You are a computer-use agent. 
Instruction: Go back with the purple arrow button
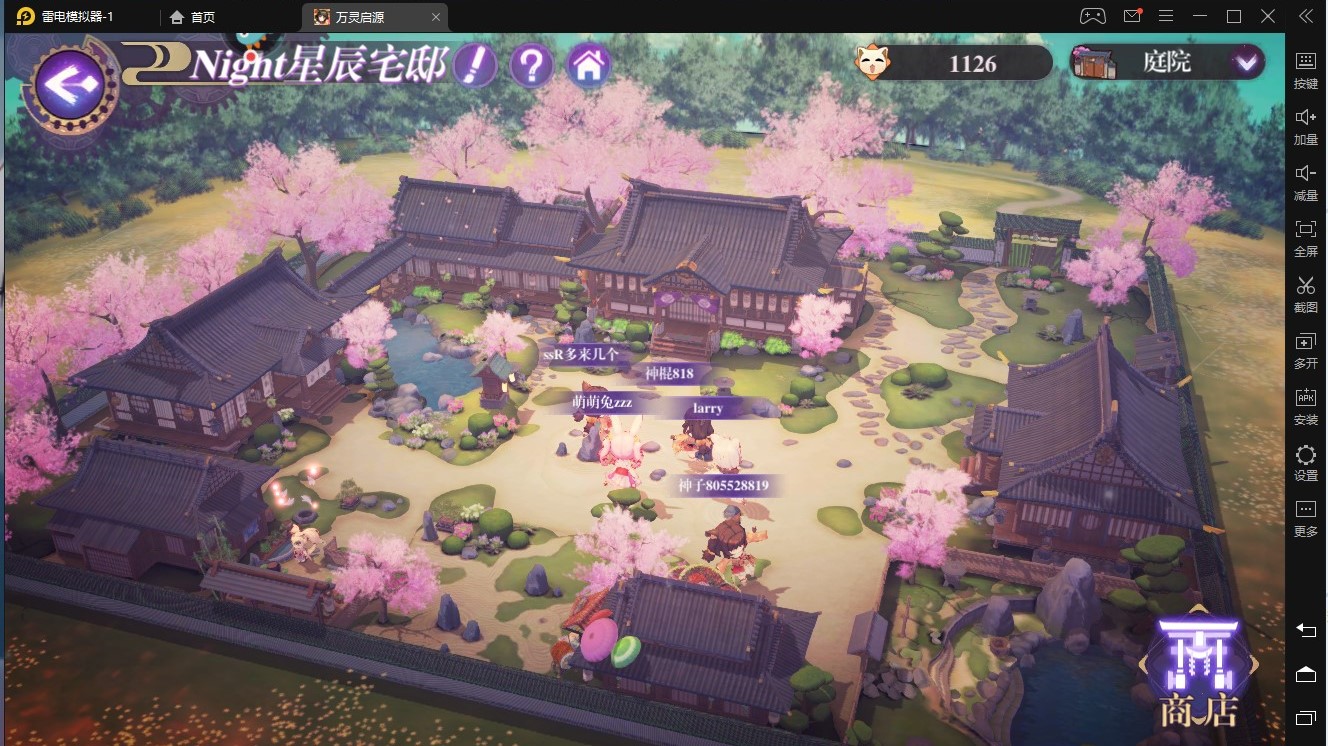point(70,84)
